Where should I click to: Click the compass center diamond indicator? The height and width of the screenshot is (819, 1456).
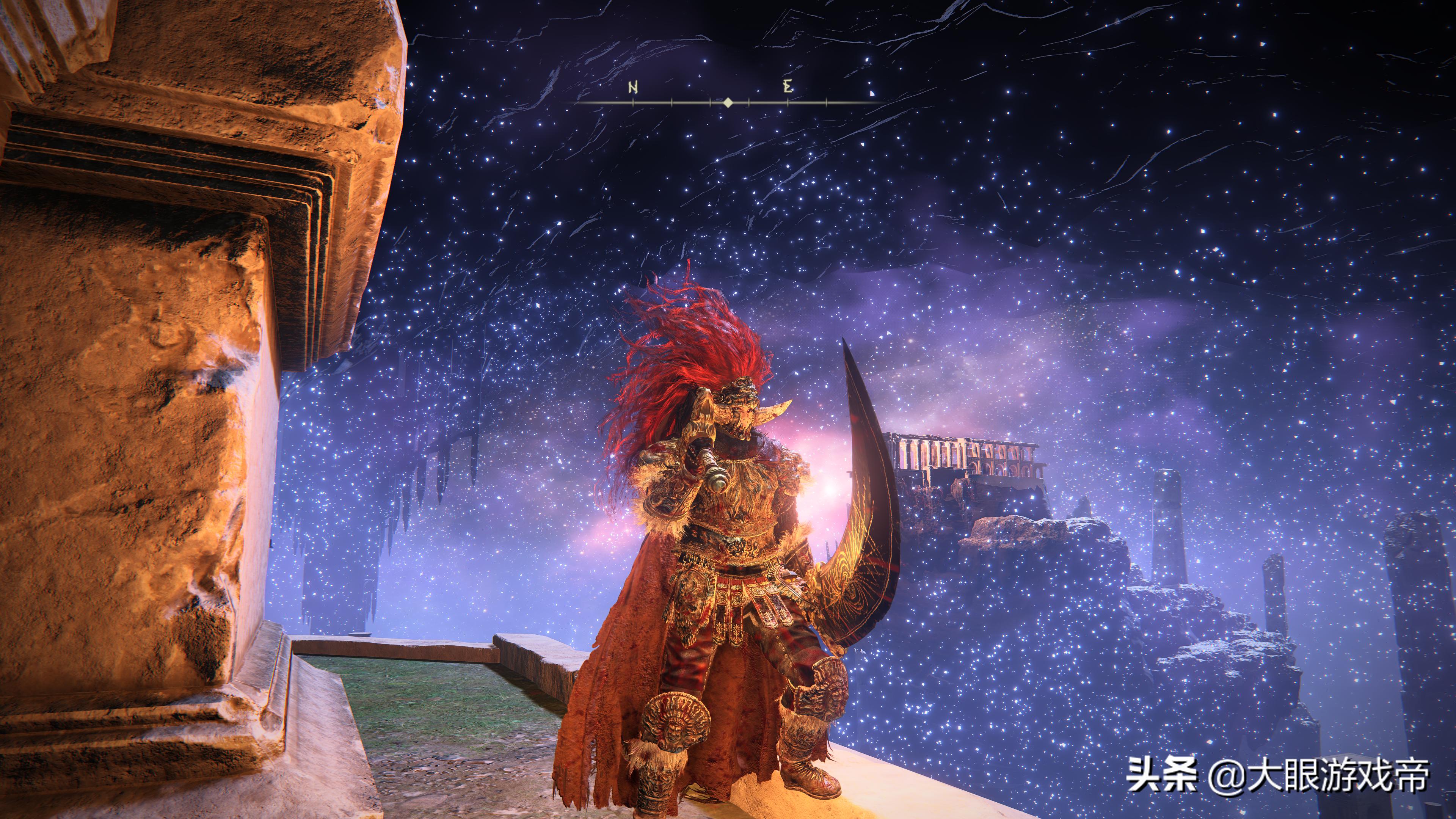tap(728, 102)
